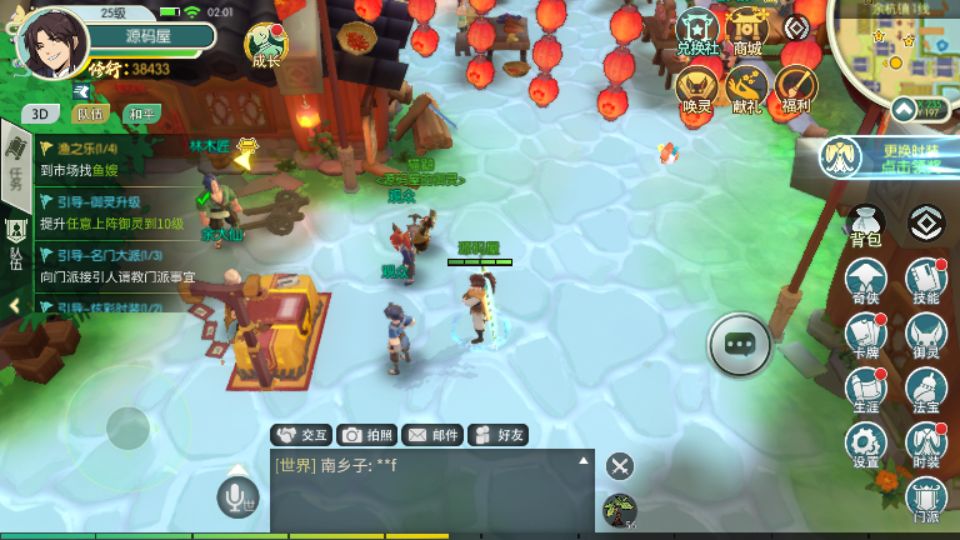Click the 交互 interact button
The height and width of the screenshot is (540, 960).
302,435
